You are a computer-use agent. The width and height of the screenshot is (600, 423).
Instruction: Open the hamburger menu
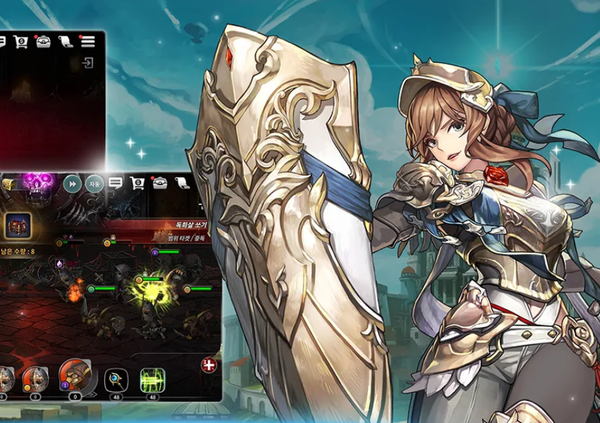pyautogui.click(x=88, y=41)
